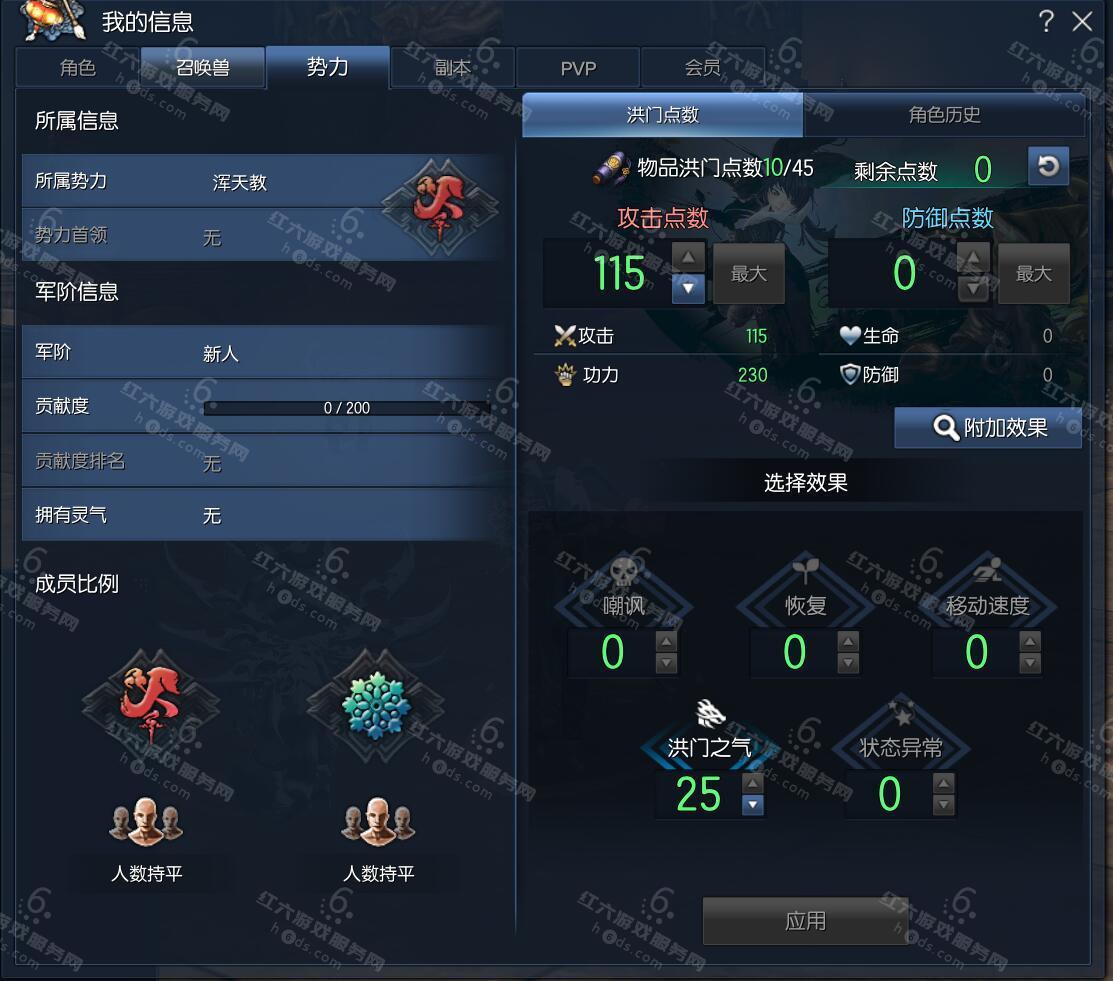Reset points with the circular arrow button
The width and height of the screenshot is (1113, 981).
pyautogui.click(x=1048, y=167)
